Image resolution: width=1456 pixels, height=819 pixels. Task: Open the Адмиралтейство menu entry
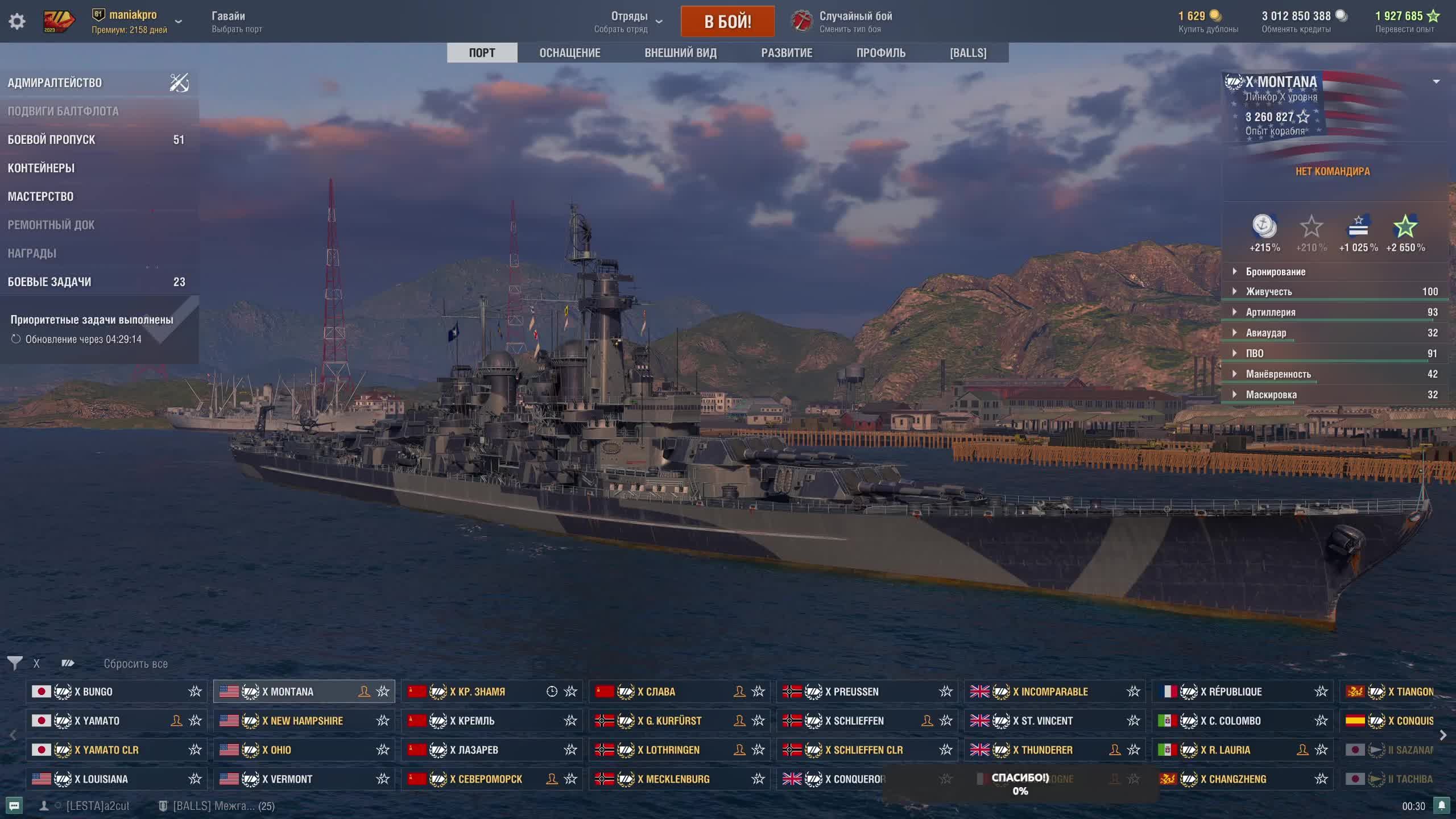pos(55,83)
